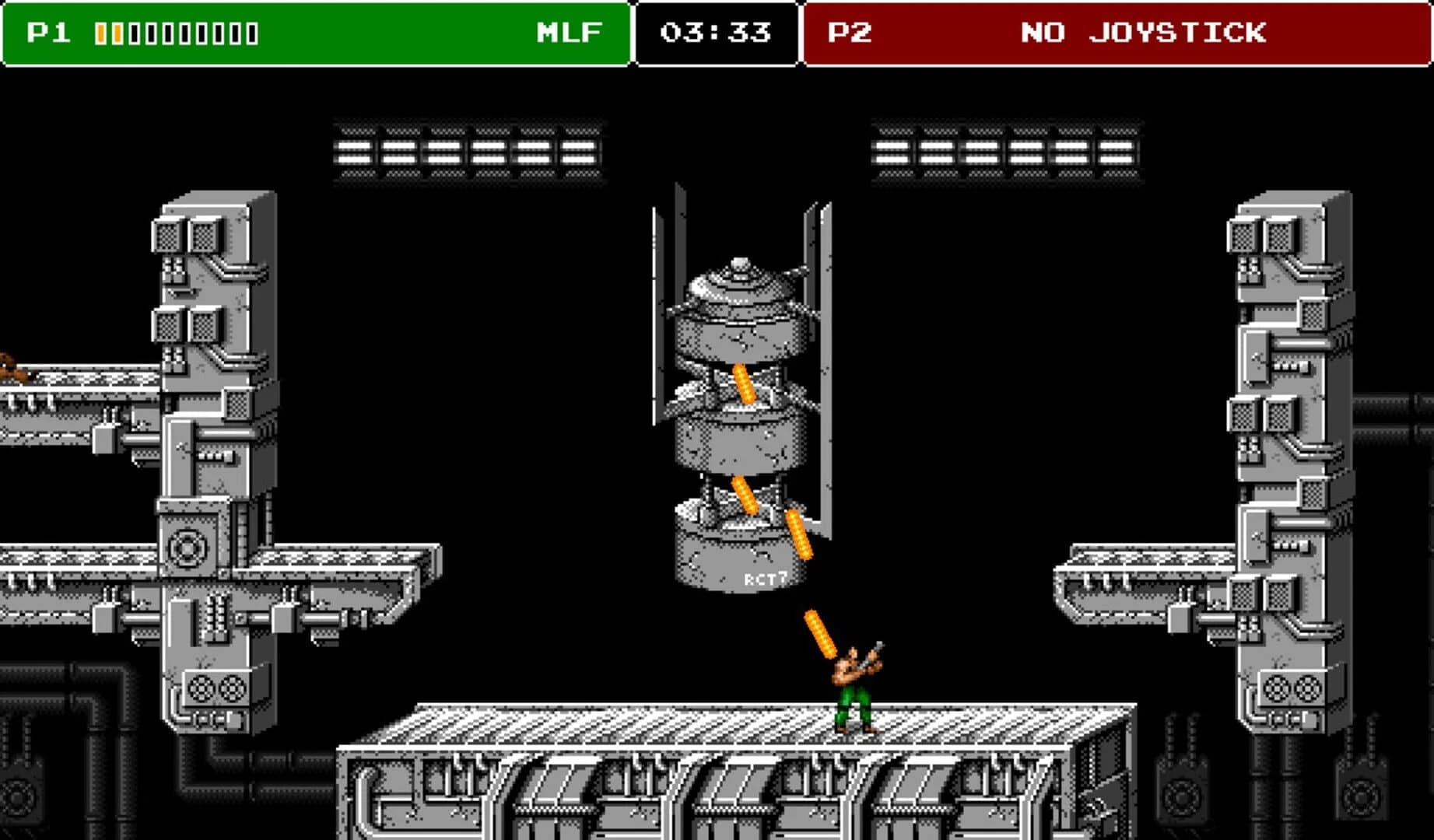Select the gear mechanism on the left pillar

pyautogui.click(x=187, y=548)
